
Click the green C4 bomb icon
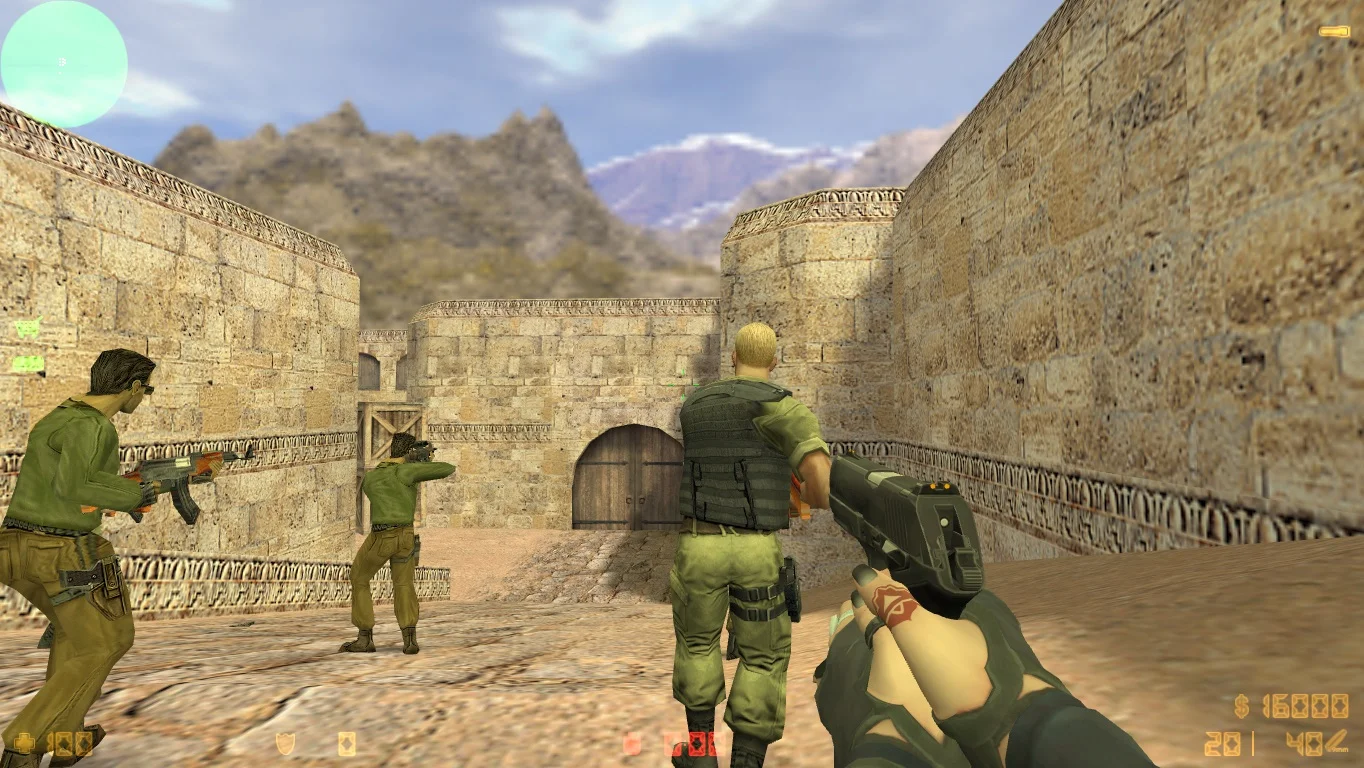click(x=27, y=364)
